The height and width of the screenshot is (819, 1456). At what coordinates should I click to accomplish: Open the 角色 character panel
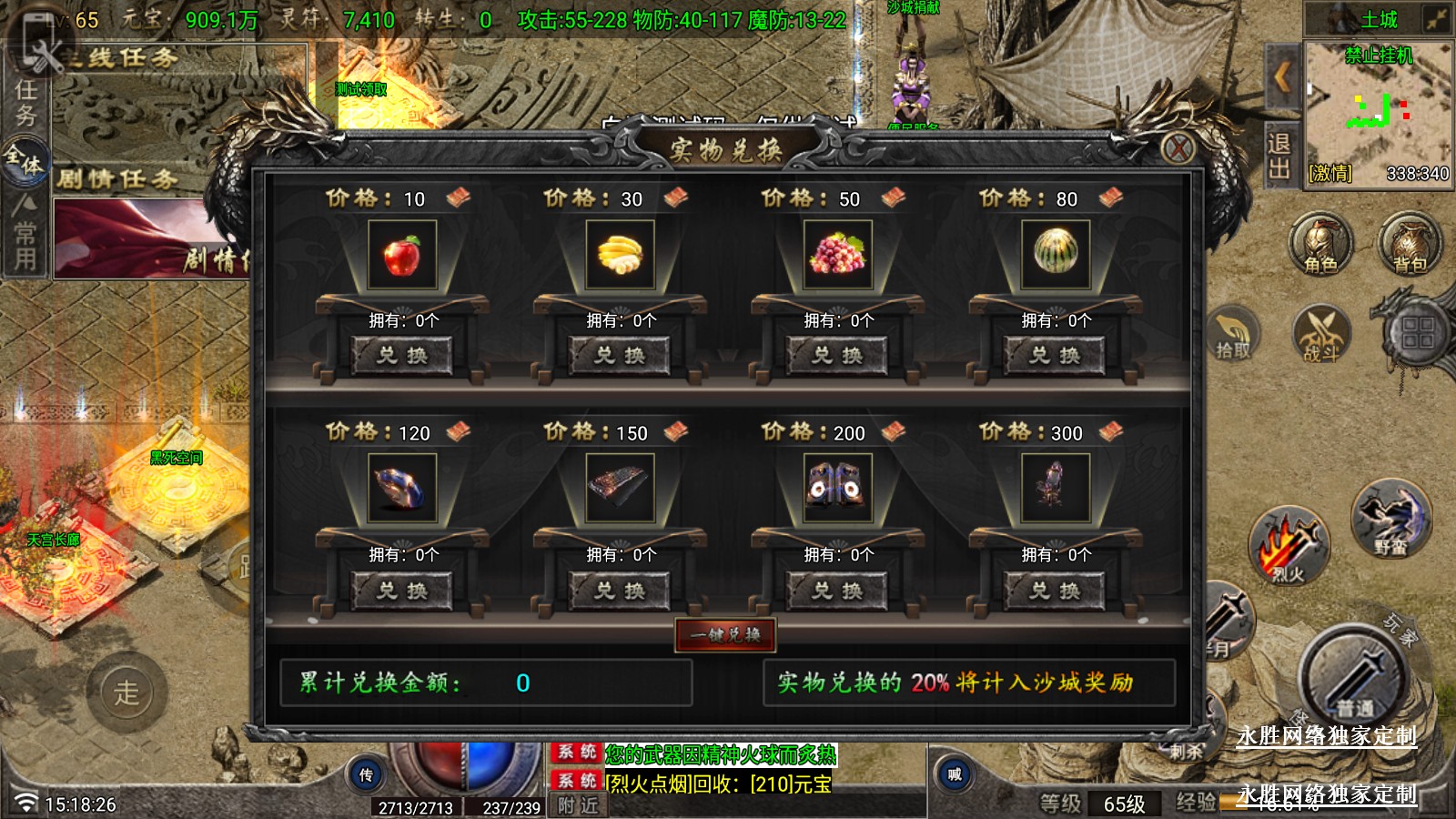point(1320,245)
